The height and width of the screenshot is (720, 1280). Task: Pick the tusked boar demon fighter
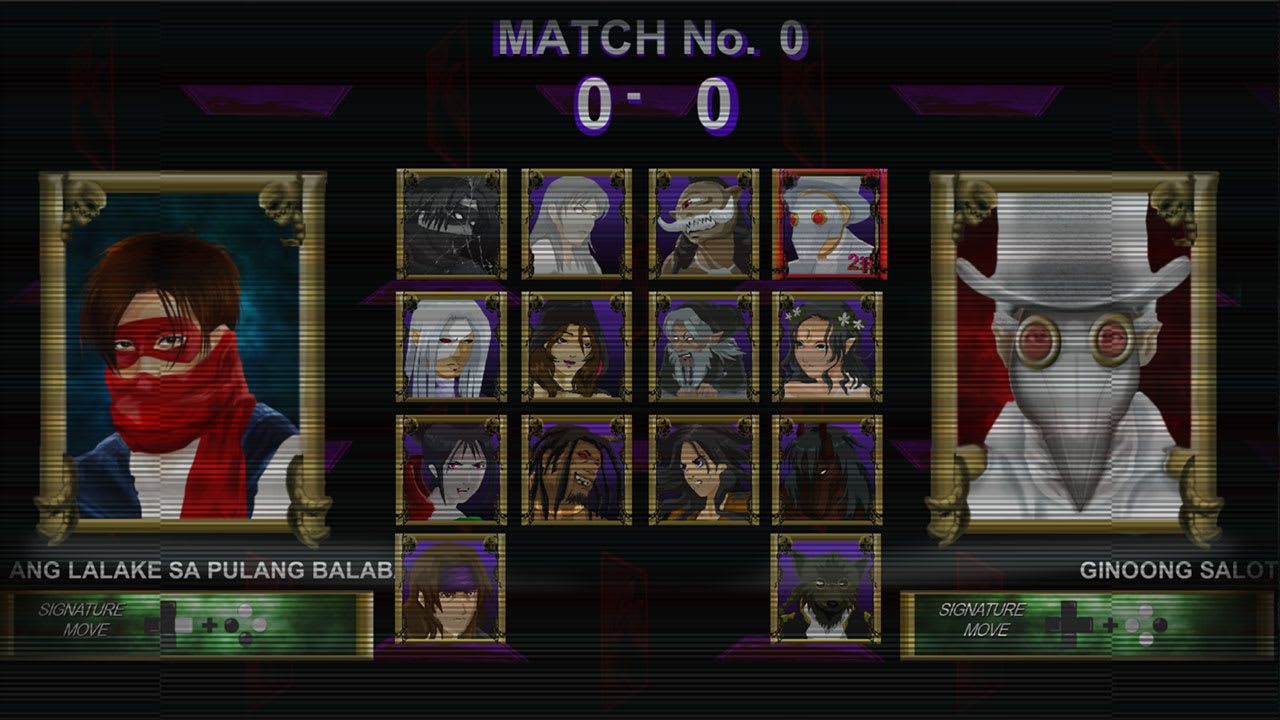(x=701, y=225)
